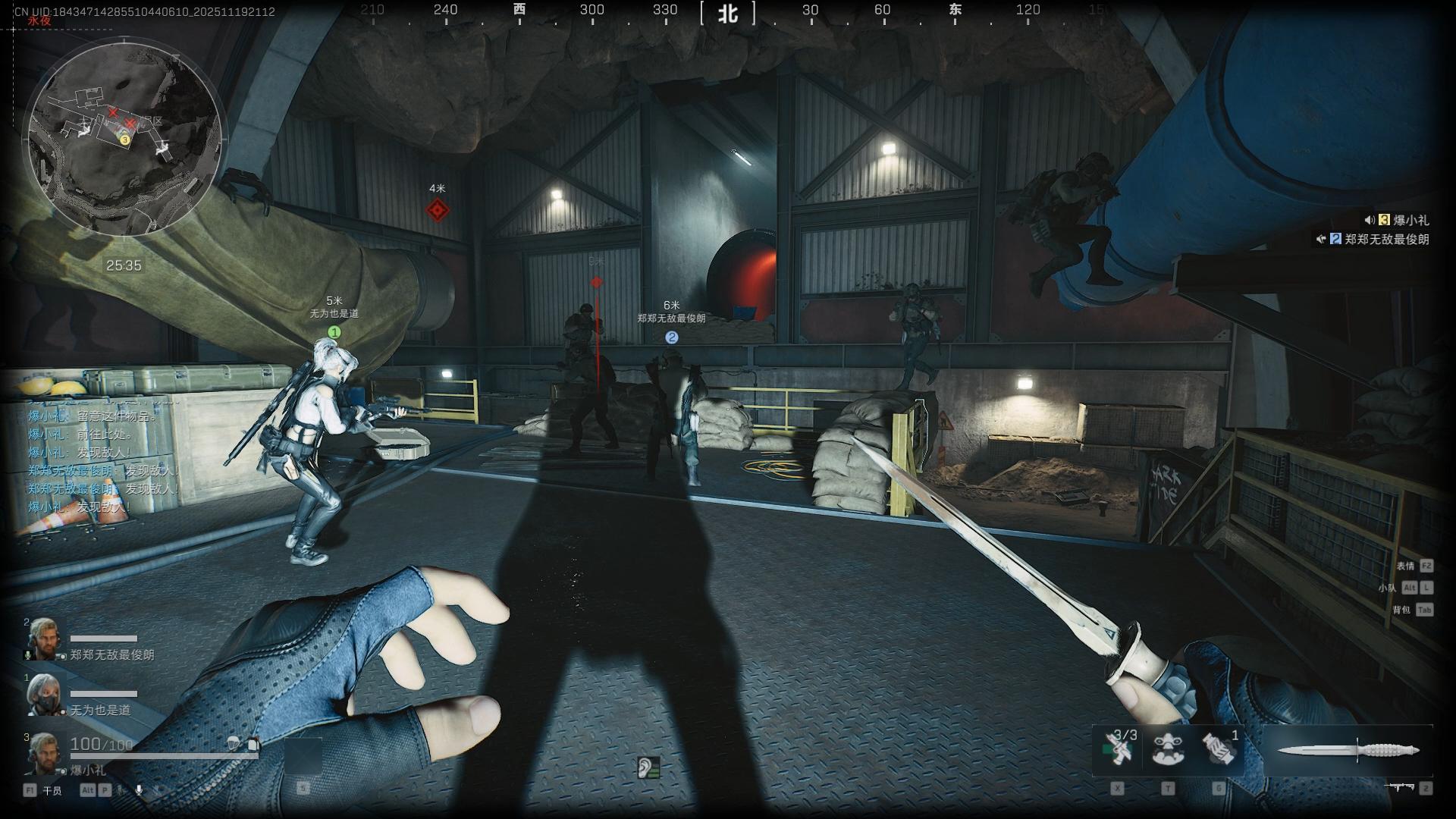Toggle the microphone voice icon
Image resolution: width=1456 pixels, height=819 pixels.
(139, 790)
